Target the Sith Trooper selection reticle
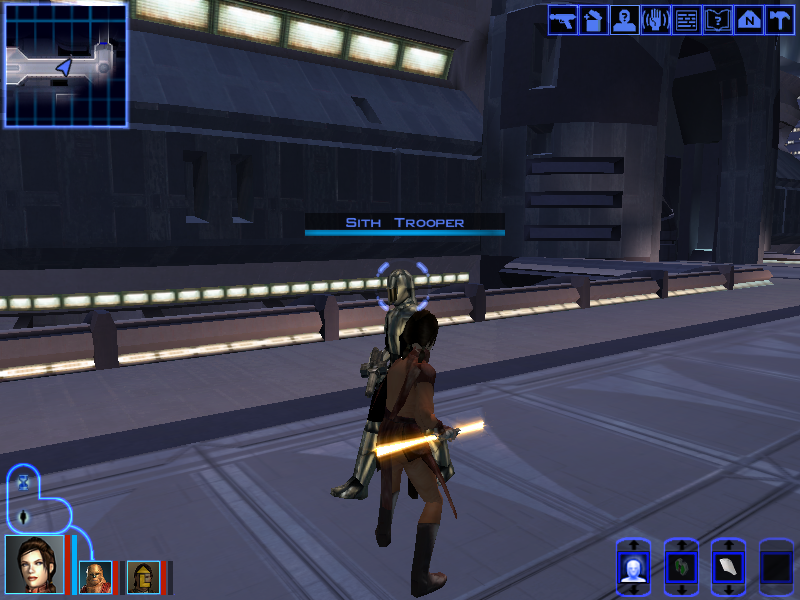This screenshot has height=600, width=800. tap(402, 288)
